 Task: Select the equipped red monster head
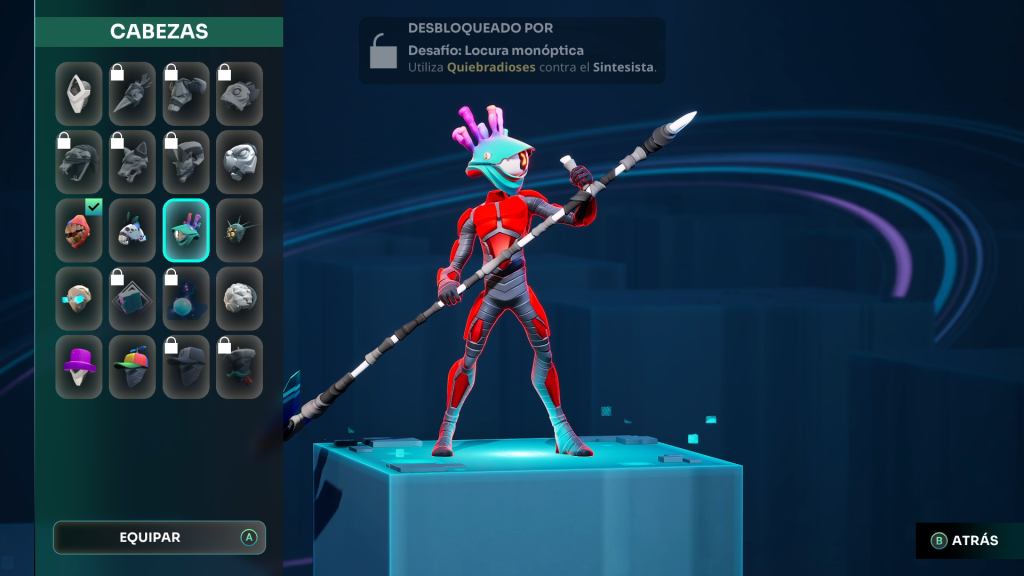pyautogui.click(x=79, y=230)
